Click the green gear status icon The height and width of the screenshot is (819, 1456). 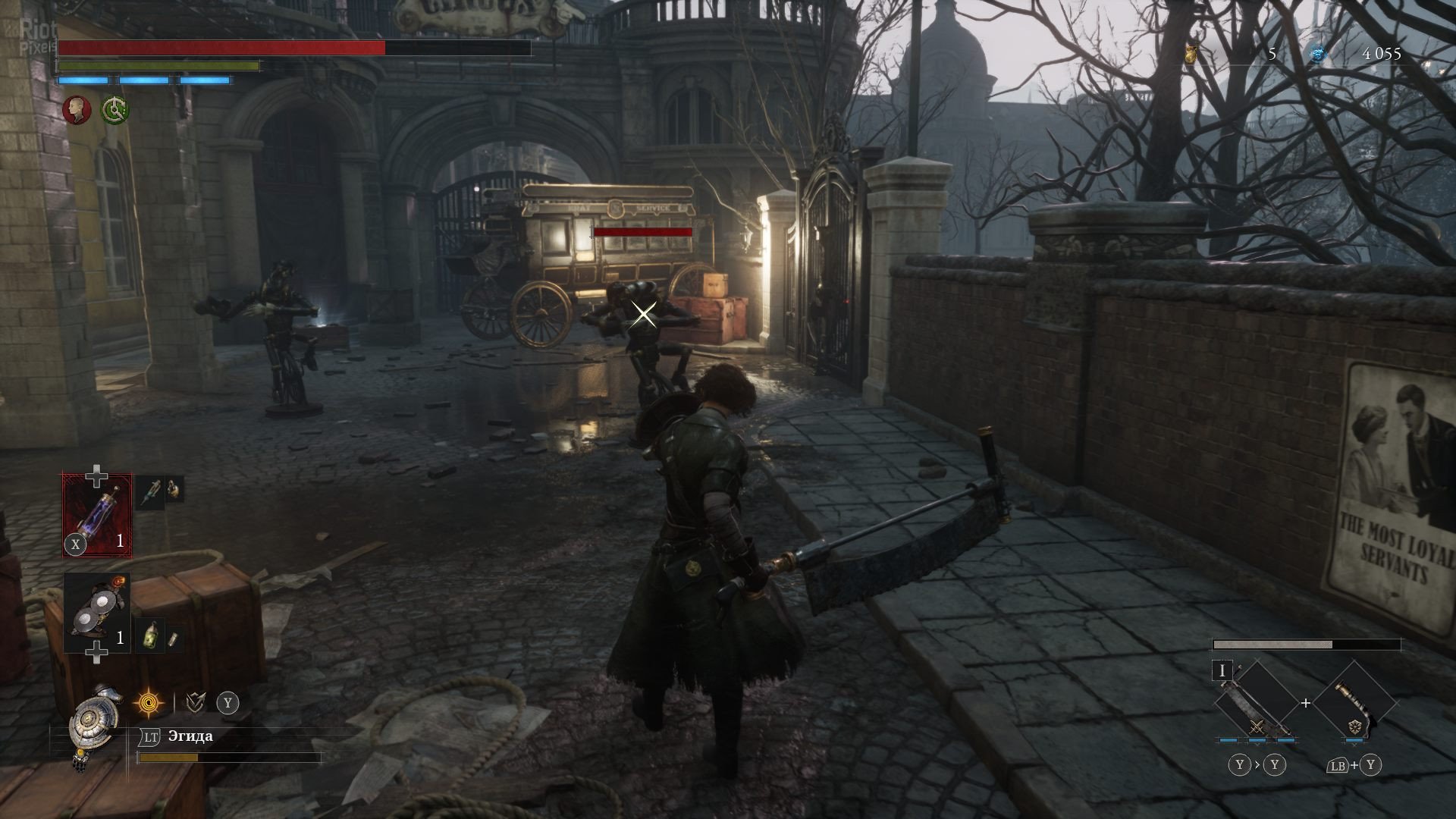pyautogui.click(x=115, y=109)
